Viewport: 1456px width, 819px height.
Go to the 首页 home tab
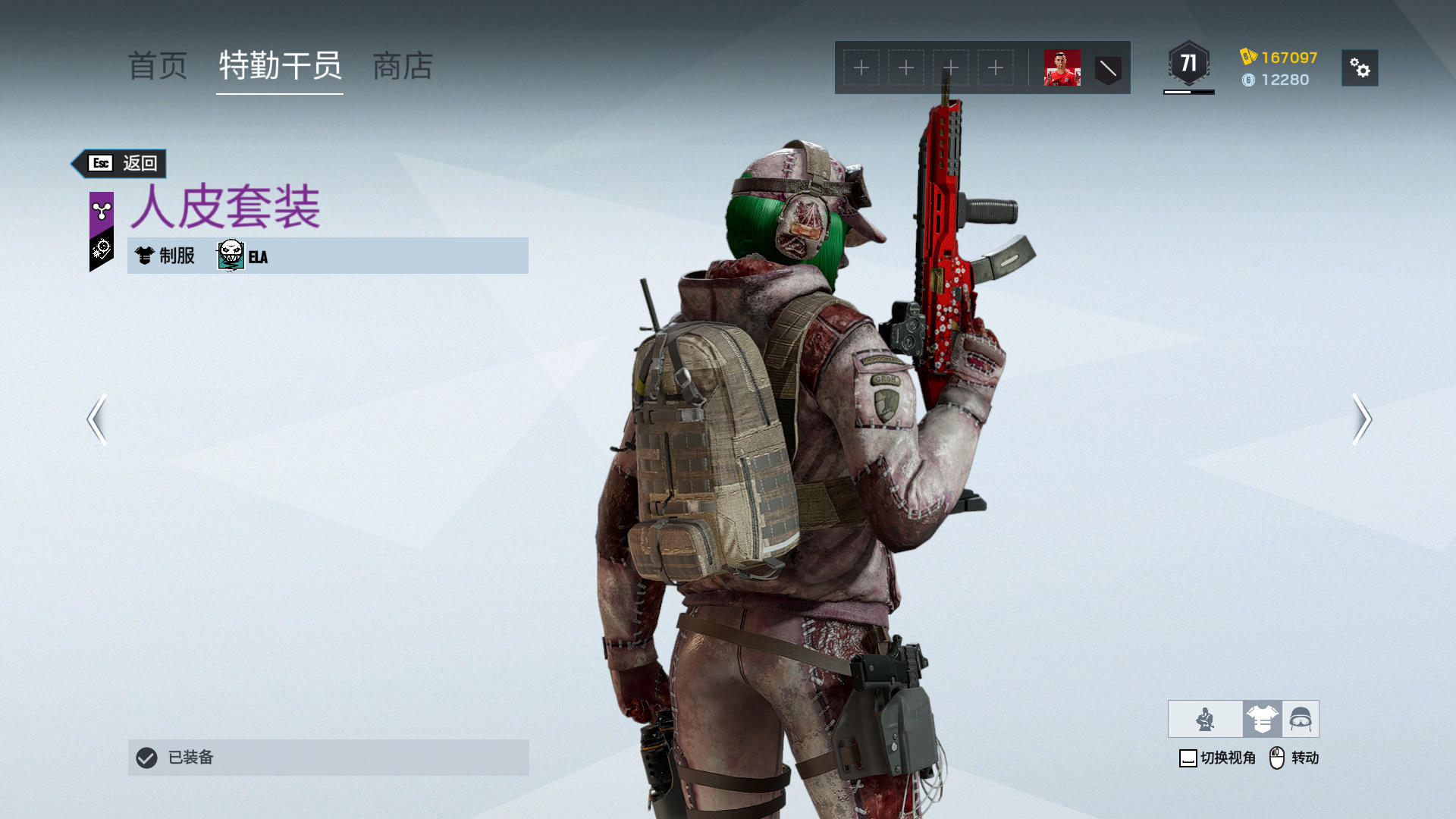click(158, 67)
